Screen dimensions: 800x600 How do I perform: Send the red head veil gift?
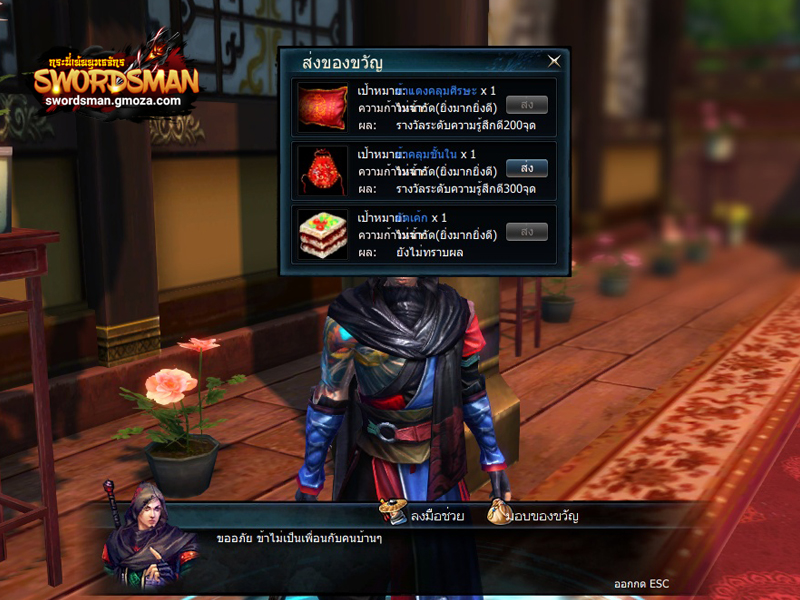coord(526,104)
